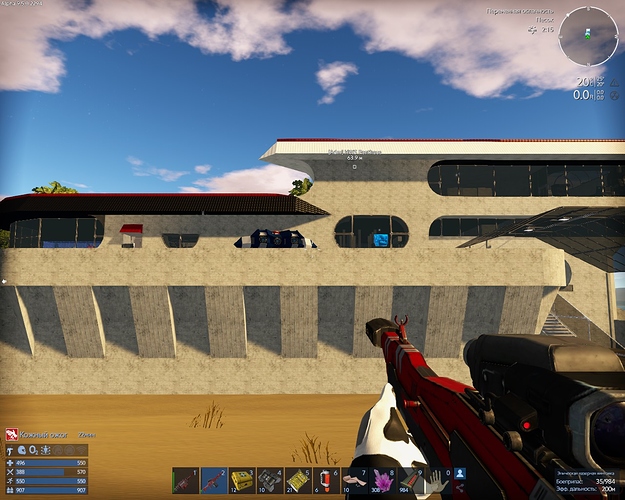Select the red canister in slot 6
This screenshot has width=625, height=500.
coord(326,481)
